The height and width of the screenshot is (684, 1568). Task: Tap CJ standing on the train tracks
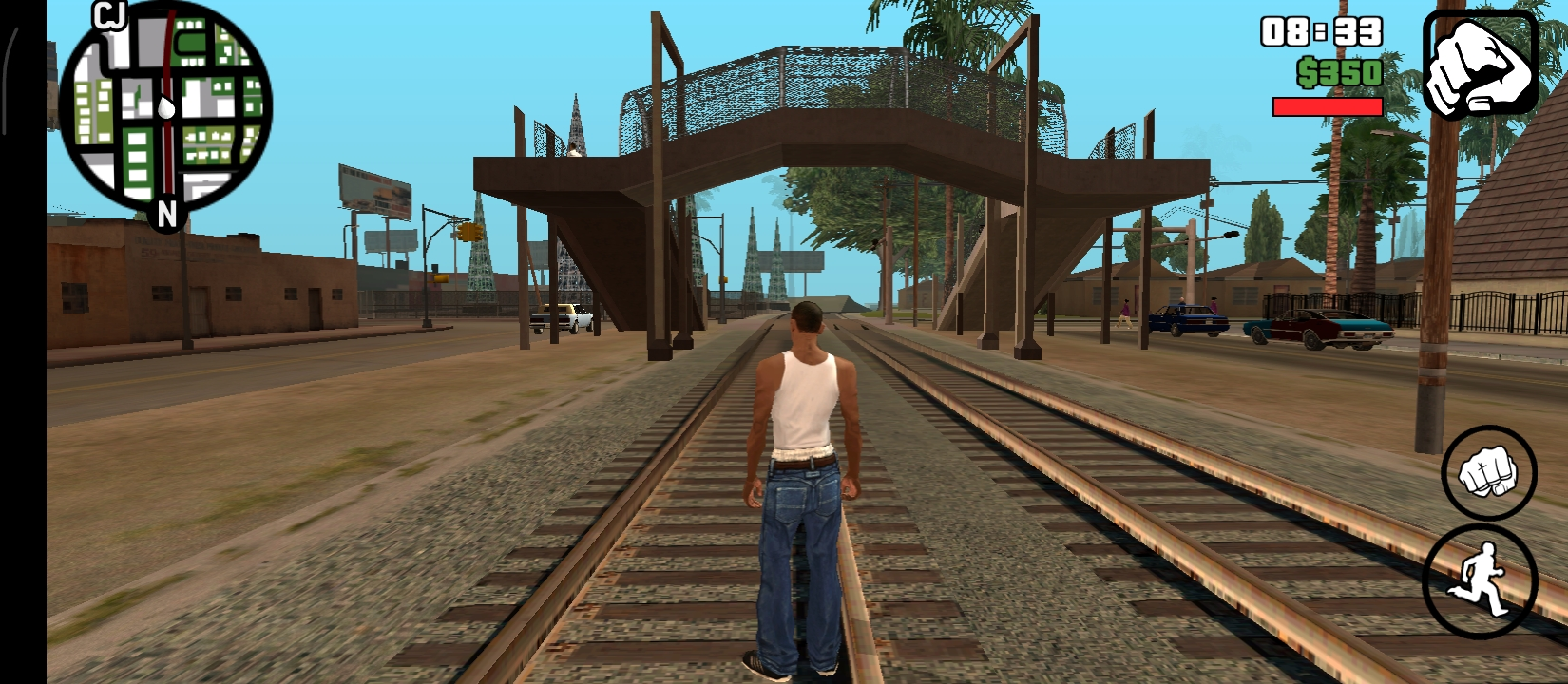point(803,475)
